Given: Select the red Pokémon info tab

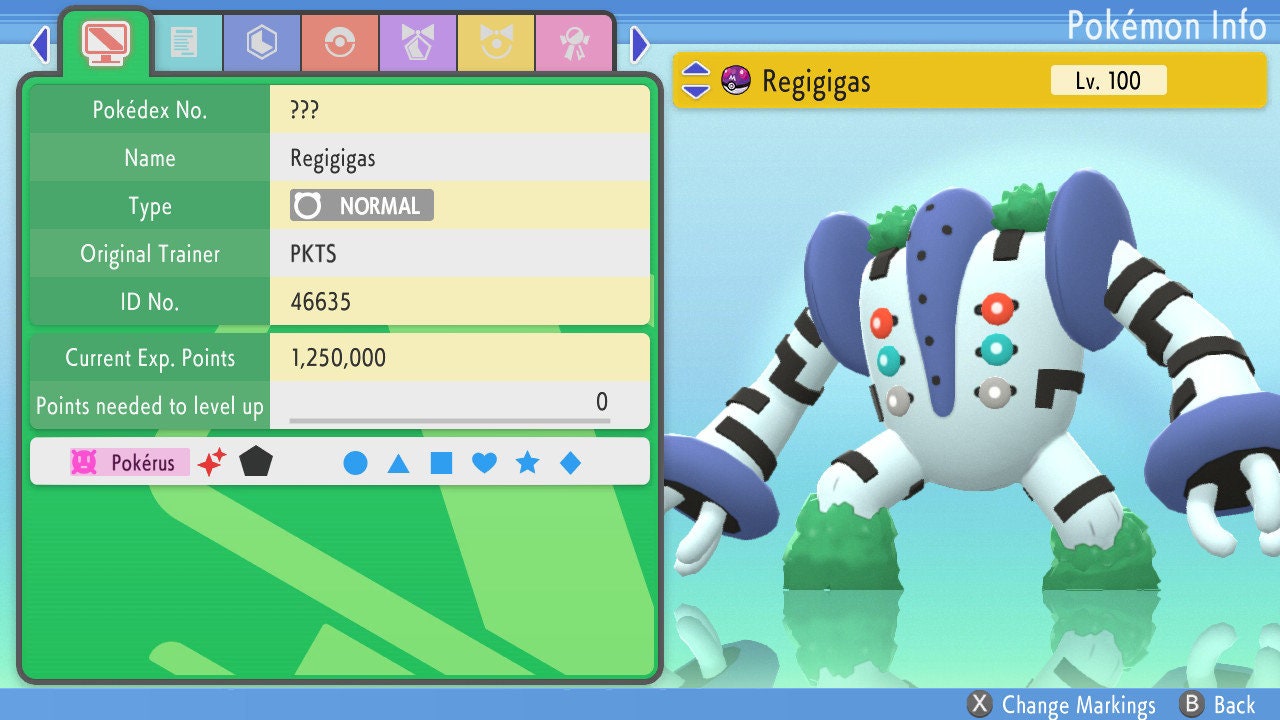Looking at the screenshot, I should pos(105,41).
